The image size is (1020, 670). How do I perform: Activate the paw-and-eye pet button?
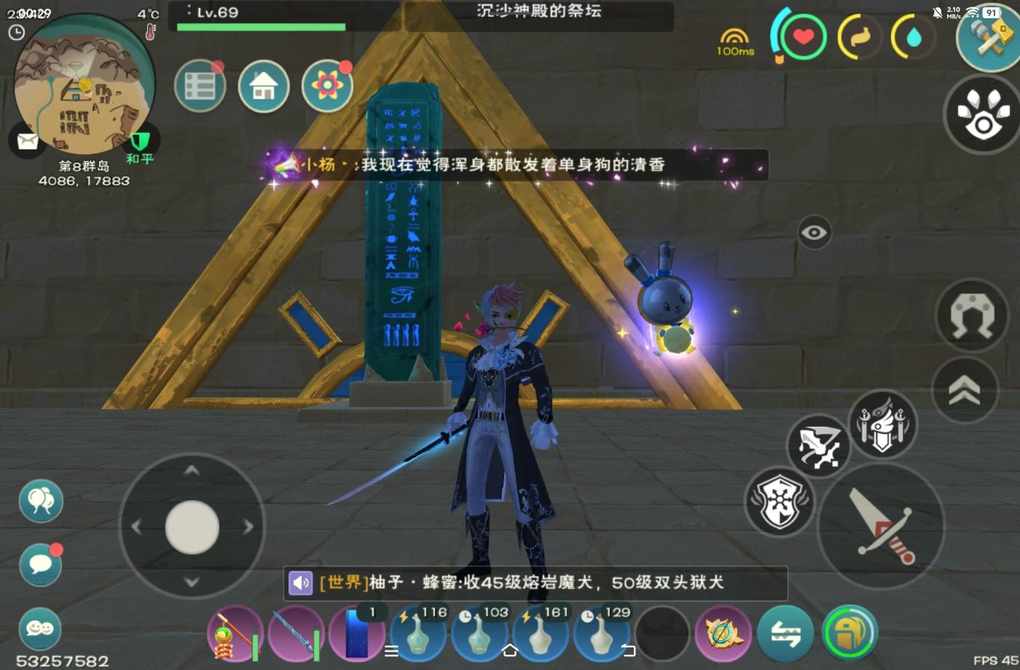(x=981, y=115)
